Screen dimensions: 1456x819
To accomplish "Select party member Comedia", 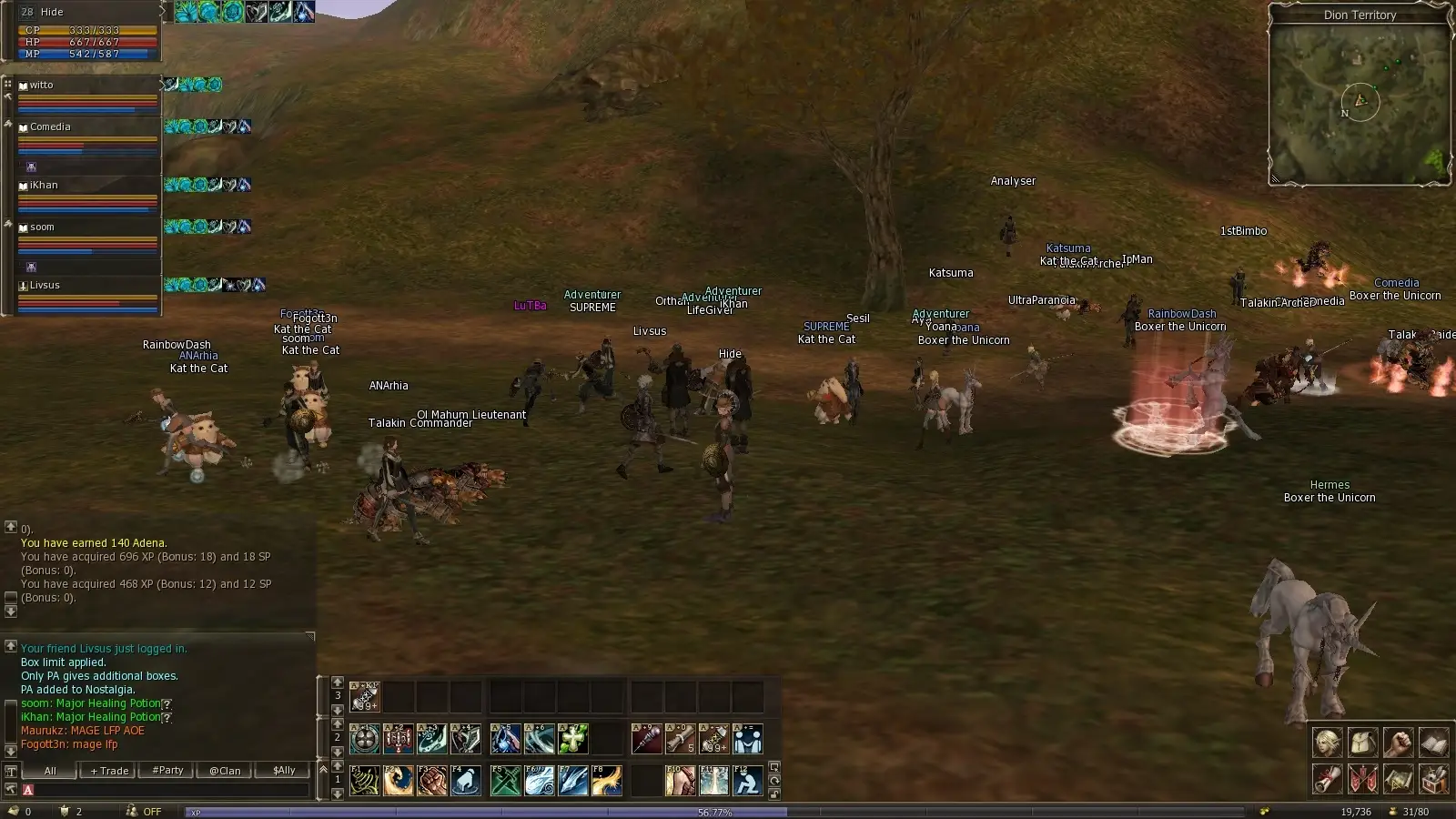I will tap(87, 127).
